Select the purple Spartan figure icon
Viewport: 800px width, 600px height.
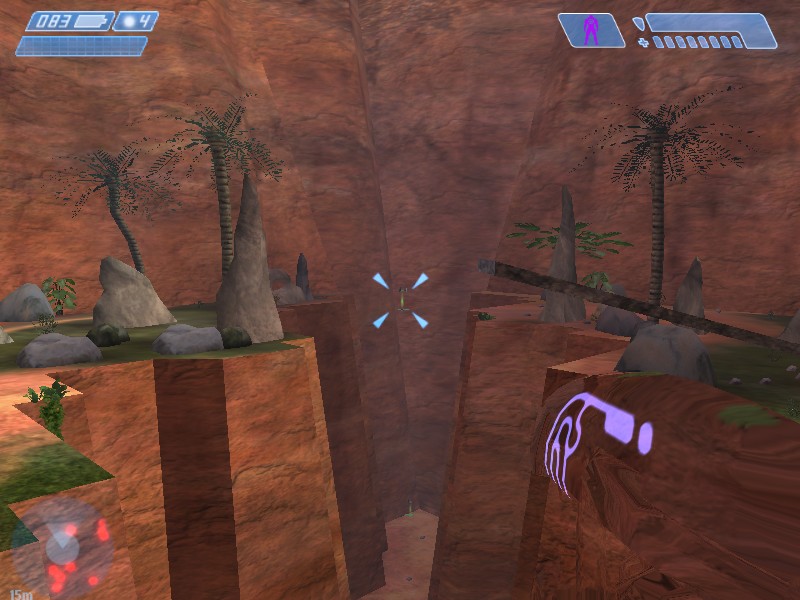pos(591,30)
